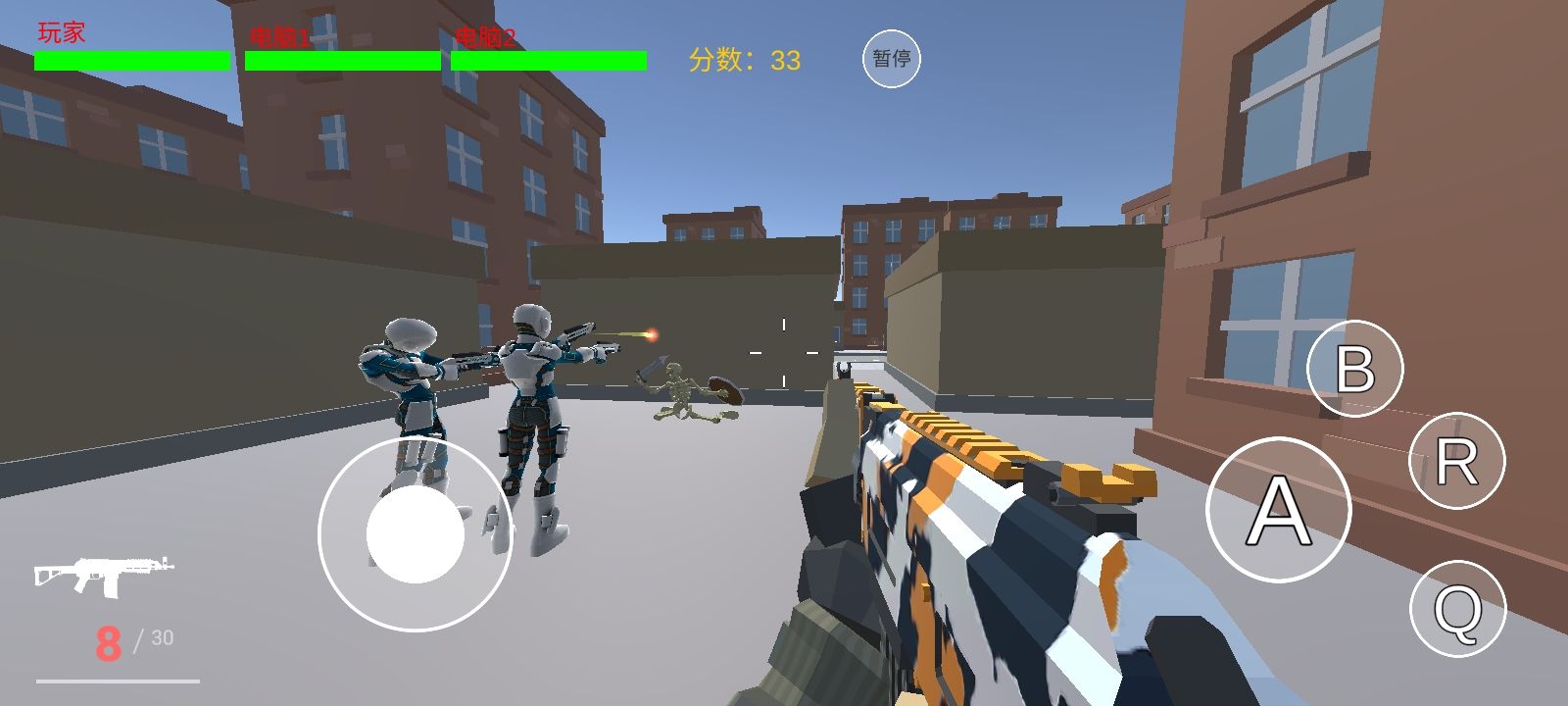Viewport: 1568px width, 706px height.
Task: Select the white rifle weapon icon
Action: tap(104, 575)
